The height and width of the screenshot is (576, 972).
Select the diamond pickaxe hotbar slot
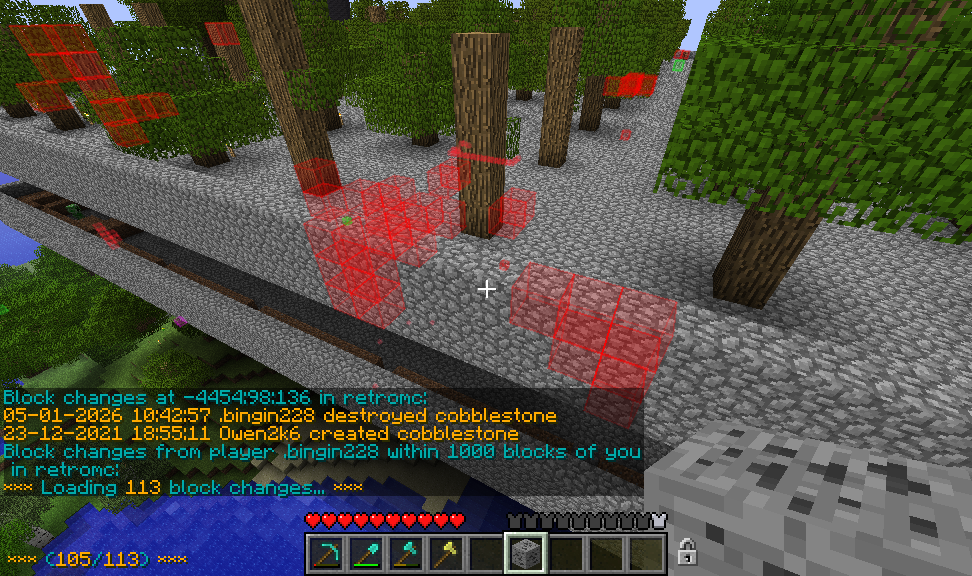coord(325,552)
